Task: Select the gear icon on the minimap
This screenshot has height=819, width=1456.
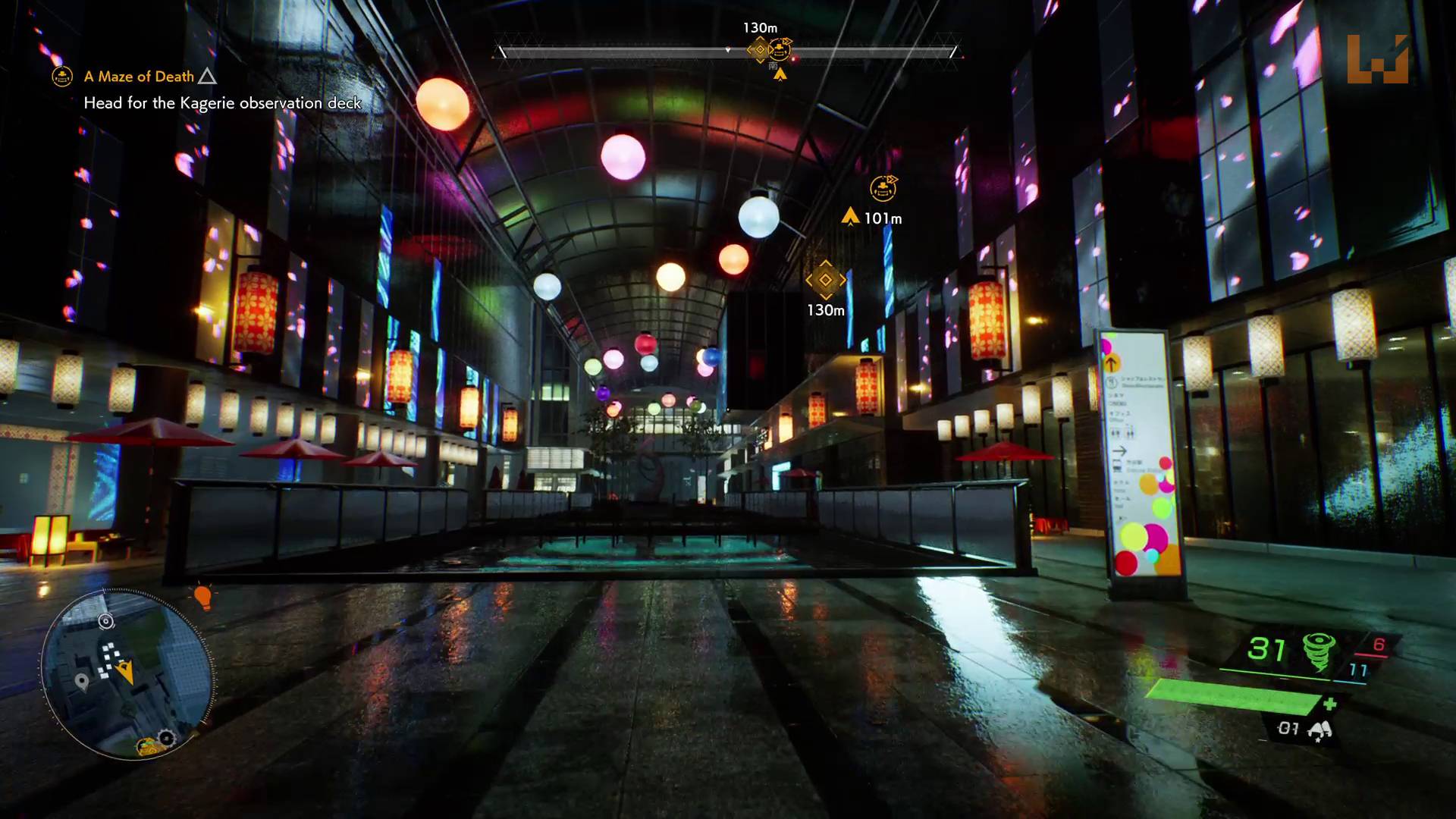Action: tap(166, 737)
